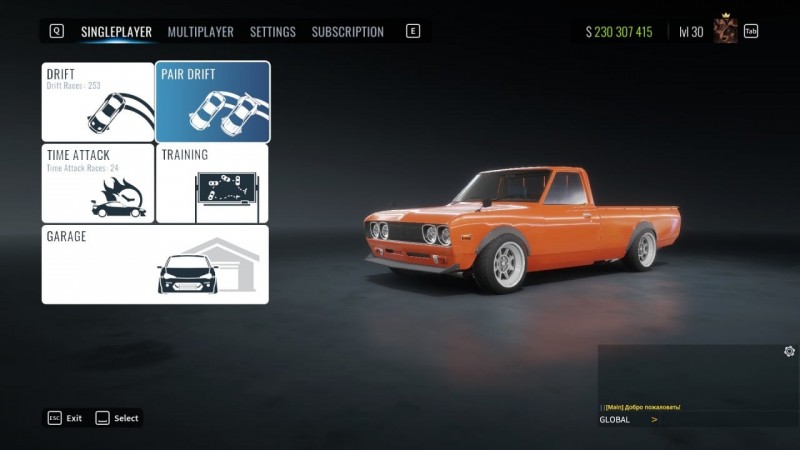Open the Multiplayer tab
Image resolution: width=800 pixels, height=450 pixels.
point(200,32)
